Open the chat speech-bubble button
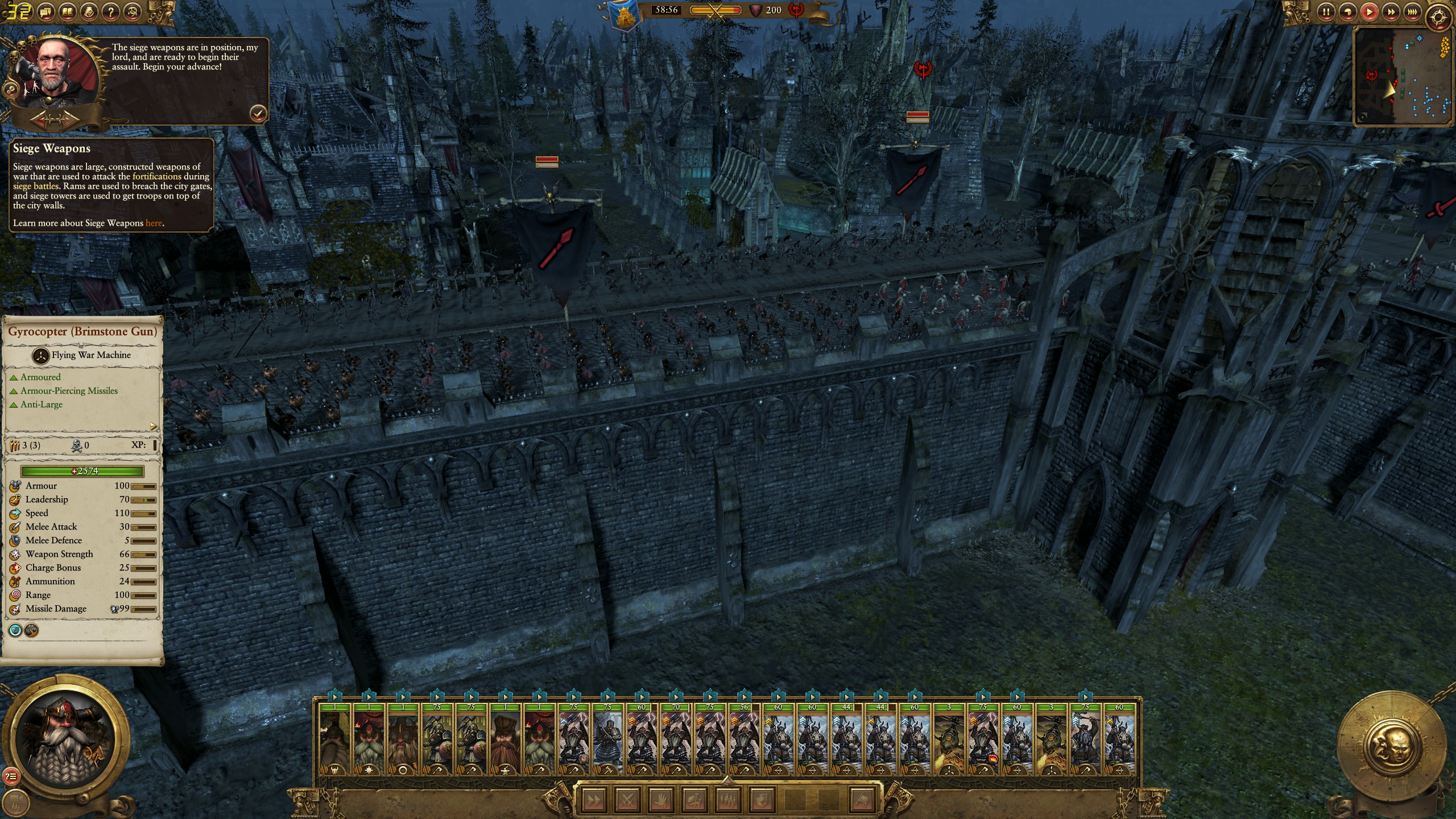 click(x=45, y=11)
